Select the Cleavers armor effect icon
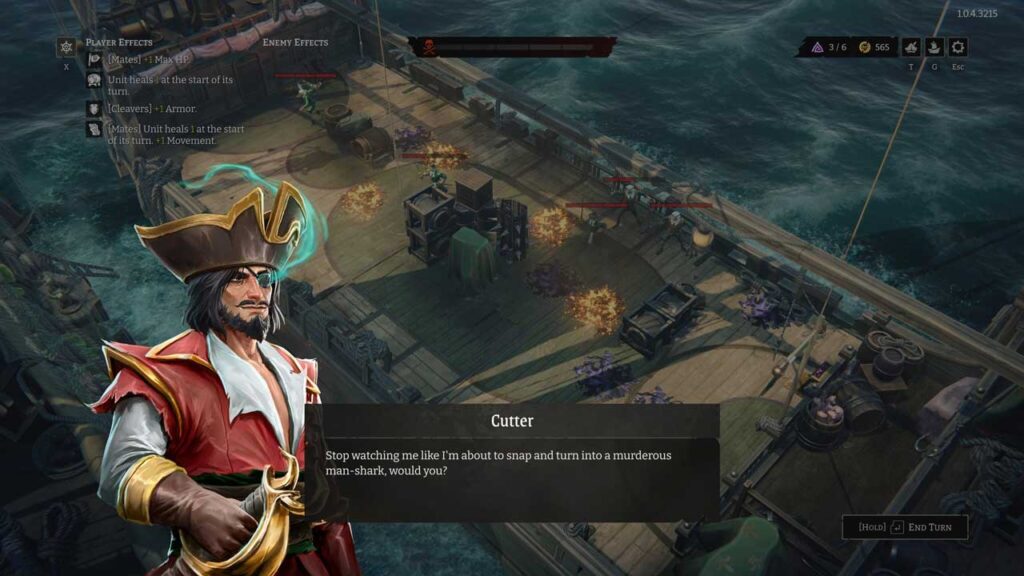Viewport: 1024px width, 576px height. 94,108
